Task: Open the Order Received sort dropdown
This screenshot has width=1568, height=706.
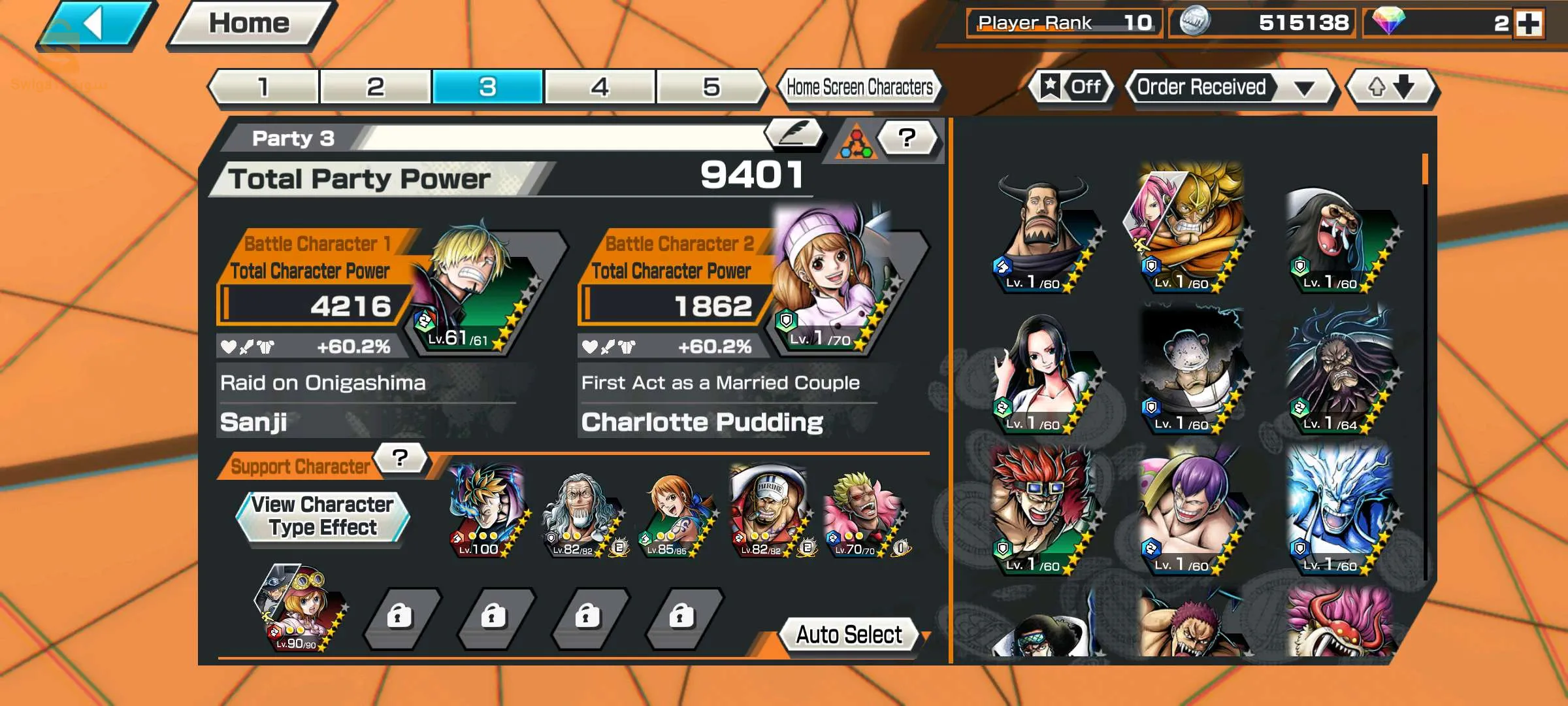Action: coord(1228,87)
